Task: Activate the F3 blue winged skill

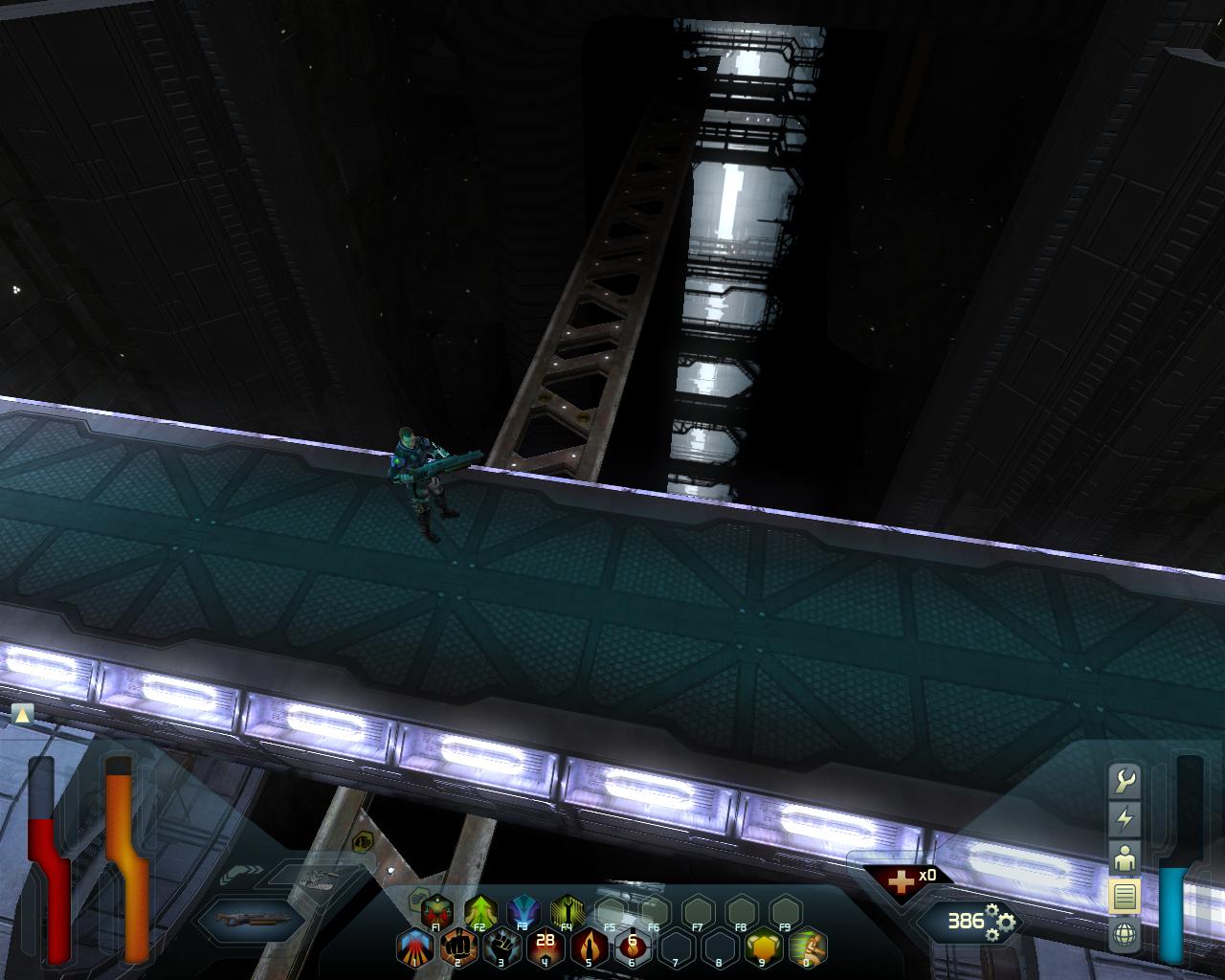Action: tap(523, 910)
